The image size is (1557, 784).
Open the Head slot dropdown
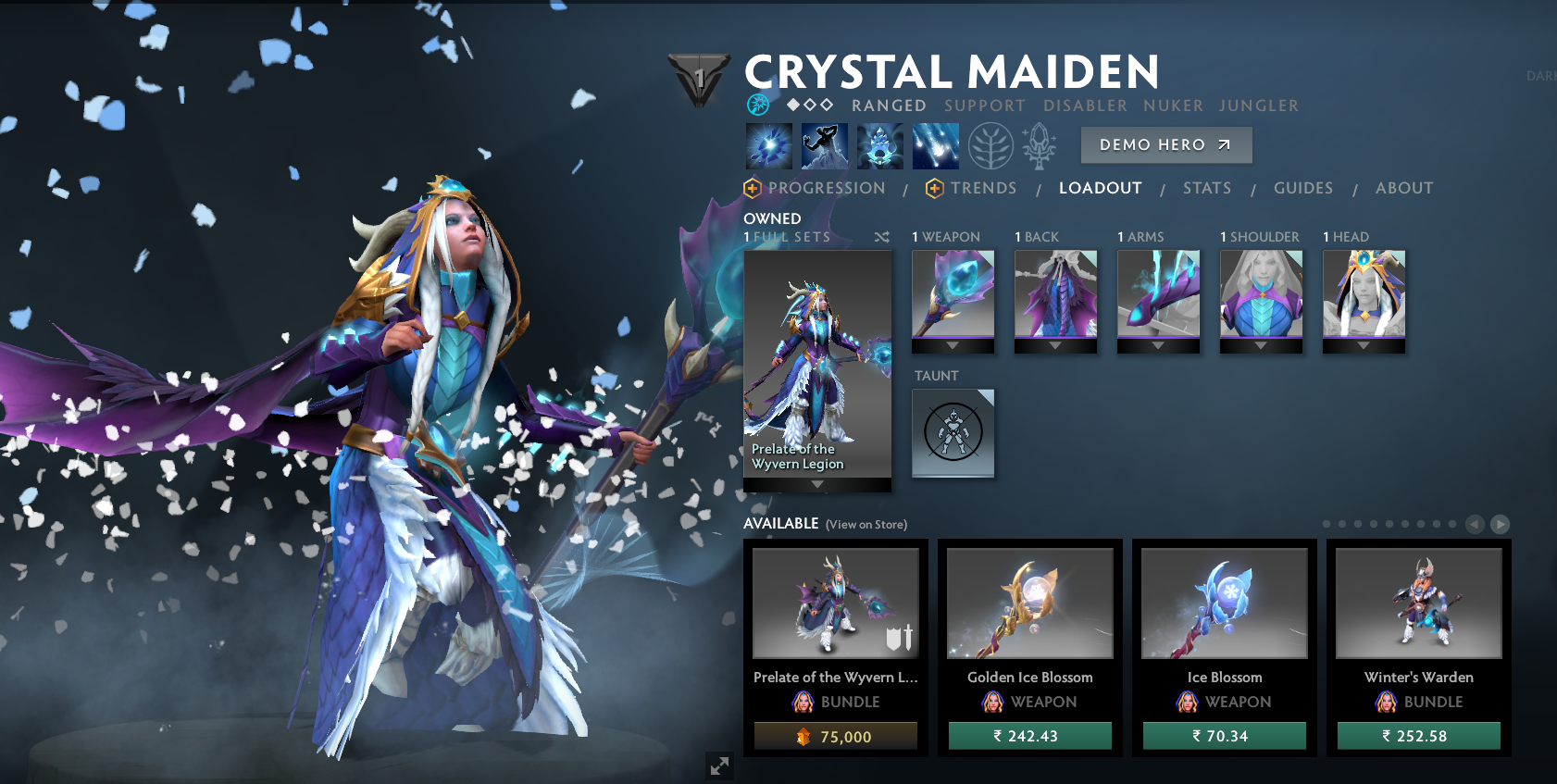coord(1363,346)
